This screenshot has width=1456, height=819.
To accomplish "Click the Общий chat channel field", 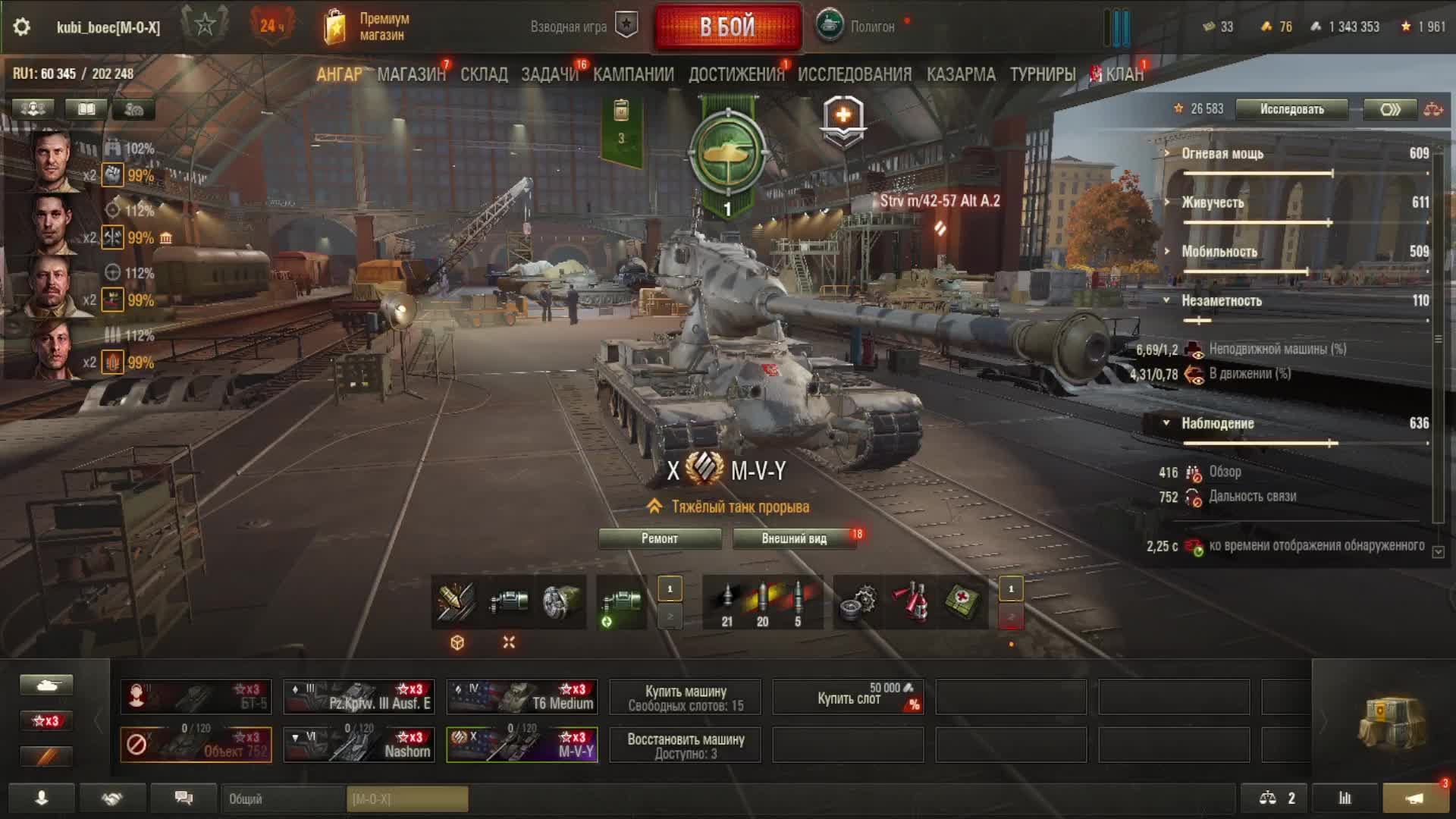I will tap(284, 799).
